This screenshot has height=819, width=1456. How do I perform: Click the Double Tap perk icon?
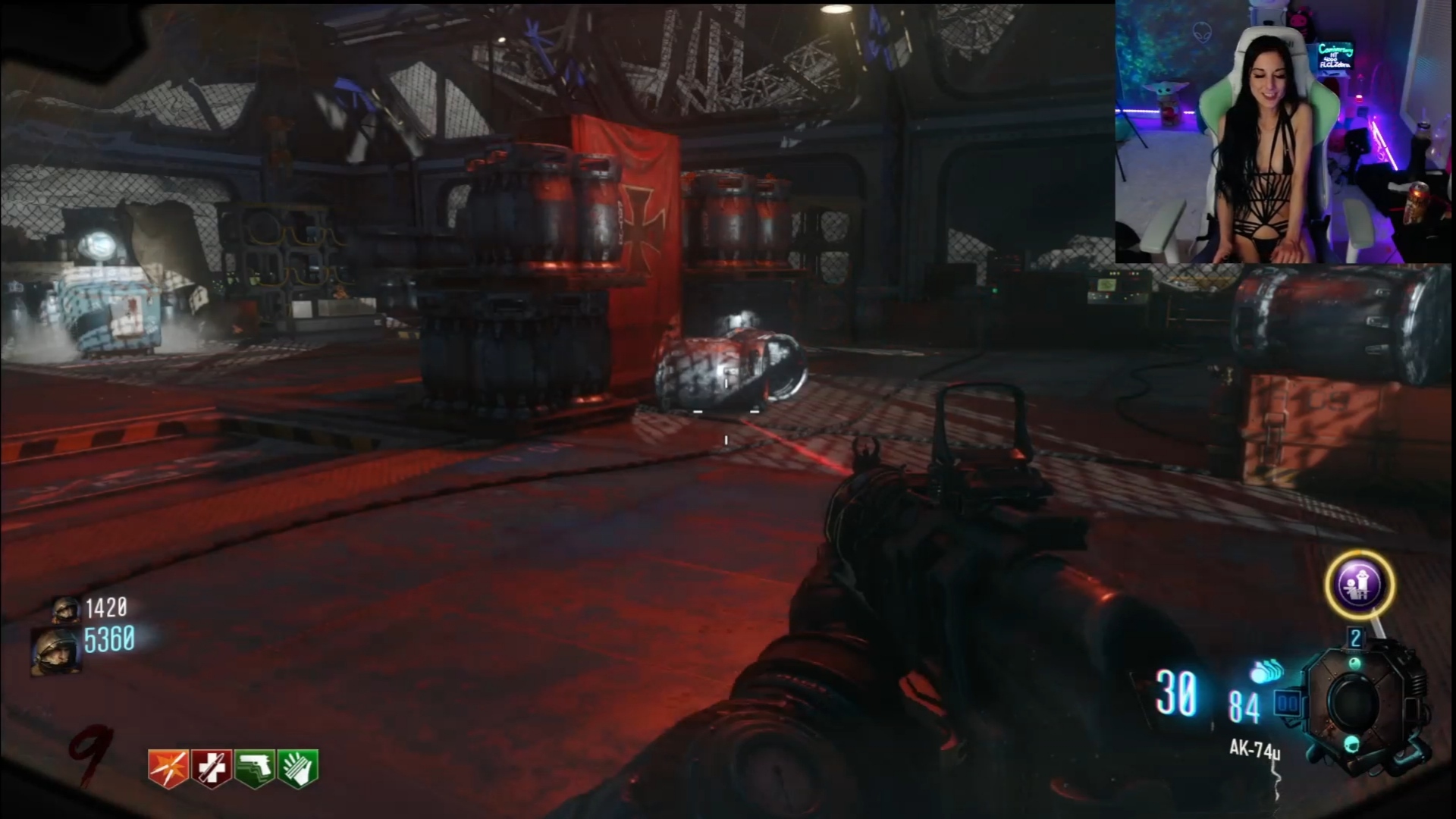pos(168,769)
